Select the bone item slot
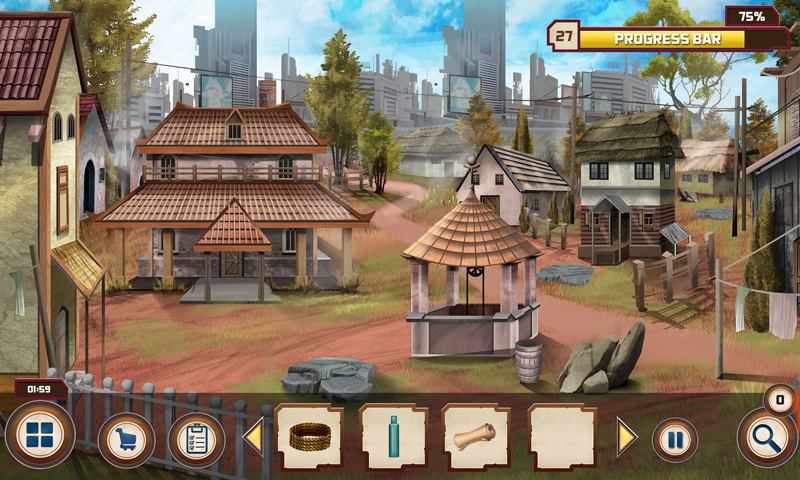Screen dimensions: 800x480 point(476,437)
